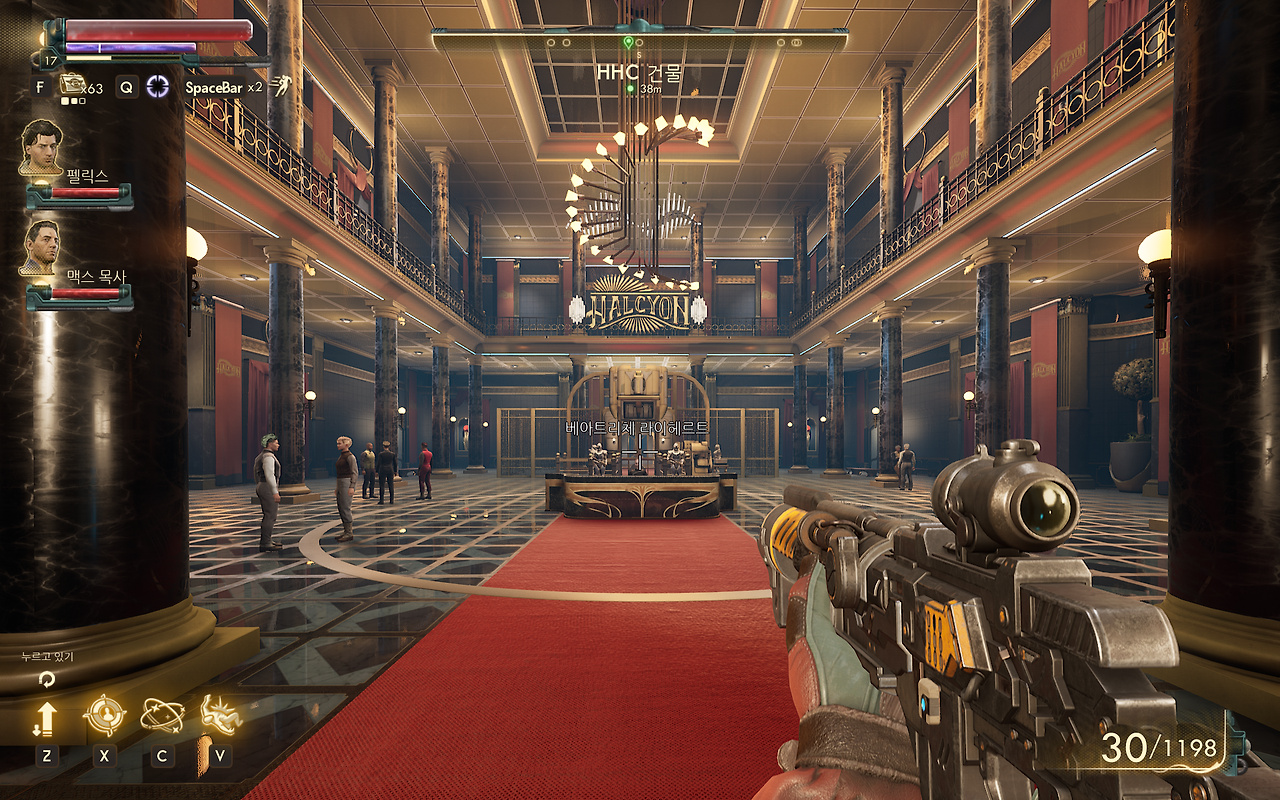Use the medical inhaler kit icon
This screenshot has width=1280, height=800.
pos(72,84)
